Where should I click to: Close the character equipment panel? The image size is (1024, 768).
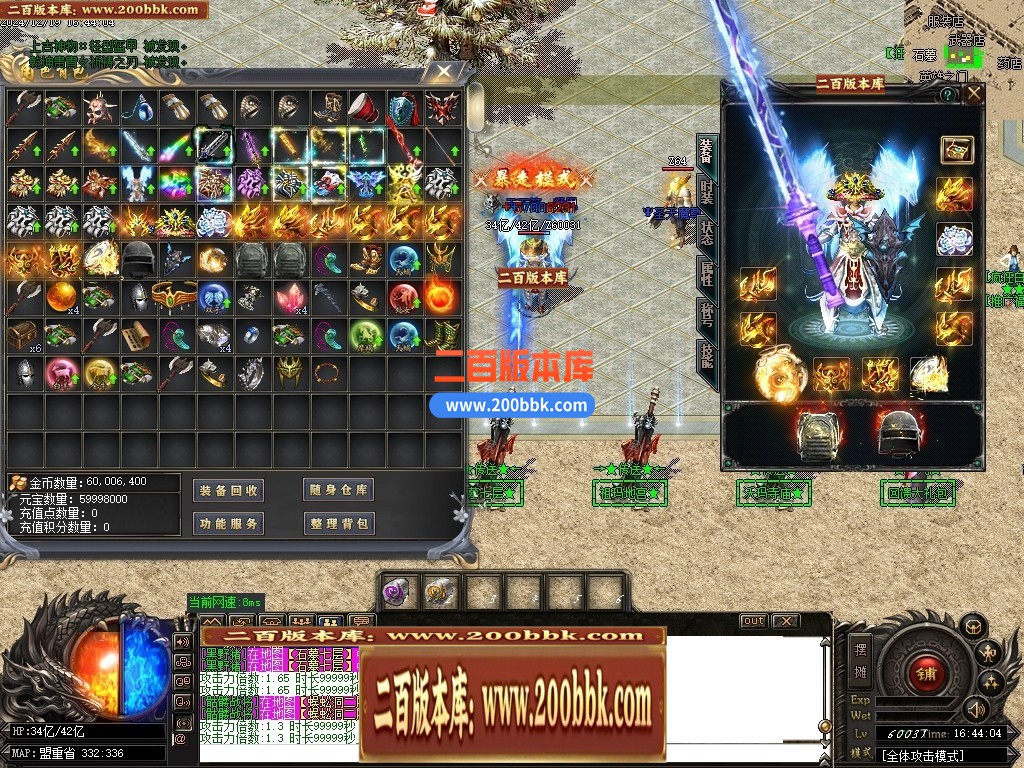click(x=971, y=94)
